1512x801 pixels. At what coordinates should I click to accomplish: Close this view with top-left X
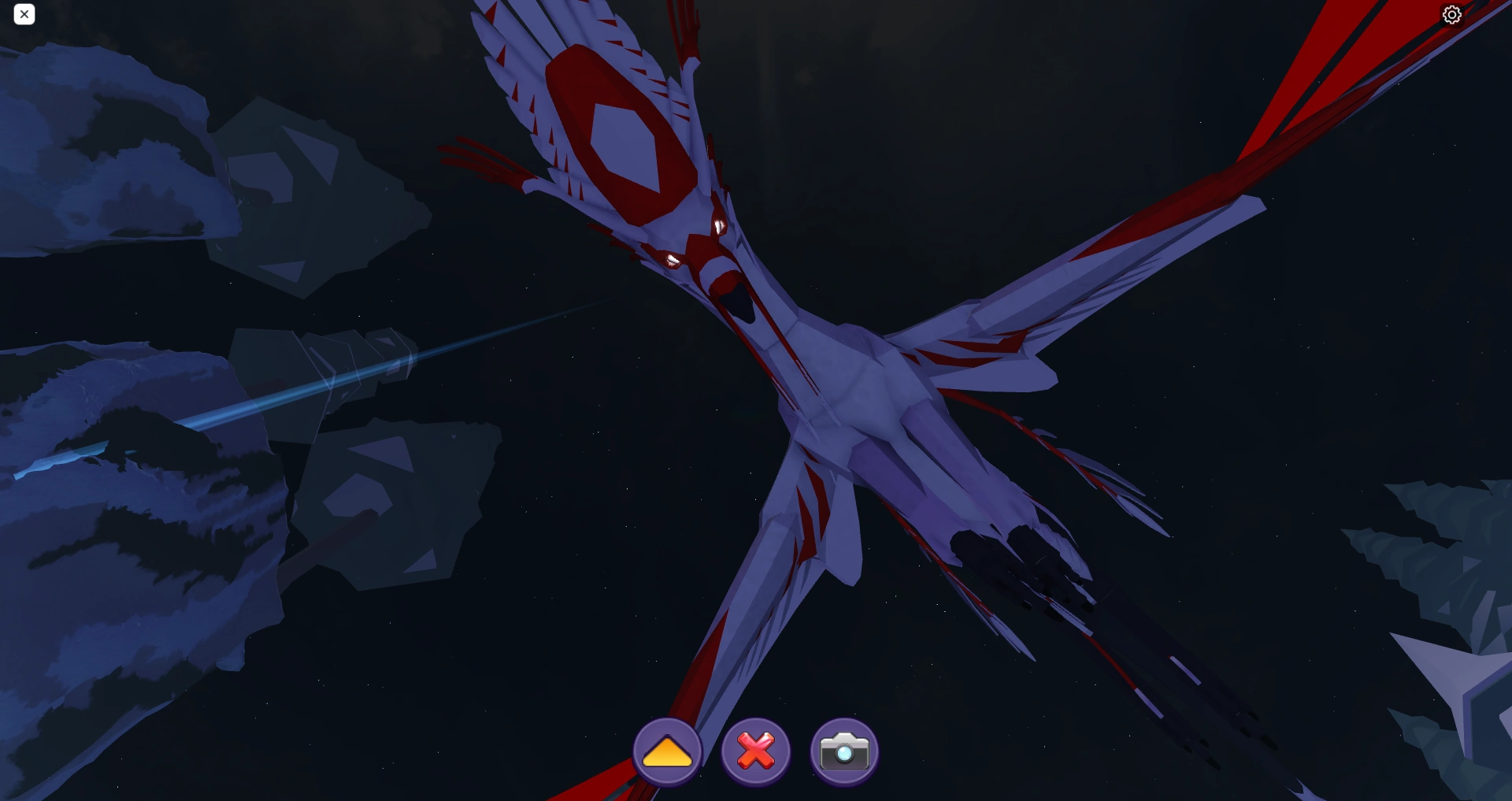coord(24,14)
